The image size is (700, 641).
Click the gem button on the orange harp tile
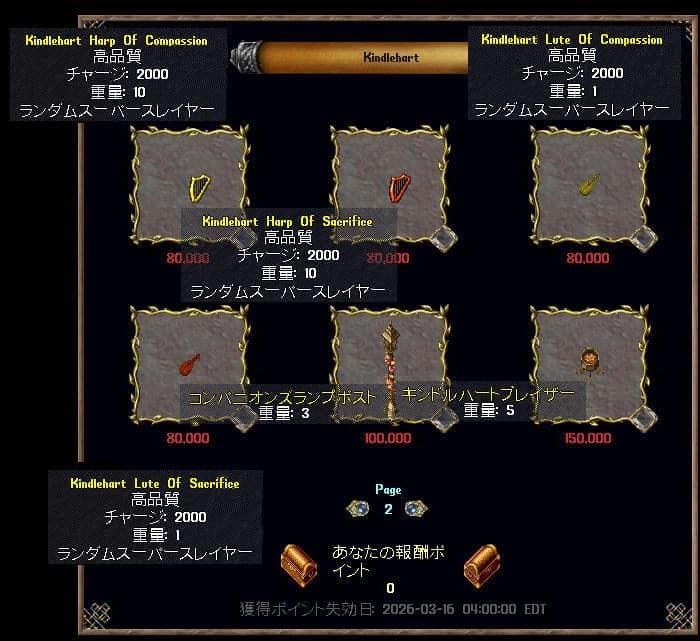coord(444,237)
